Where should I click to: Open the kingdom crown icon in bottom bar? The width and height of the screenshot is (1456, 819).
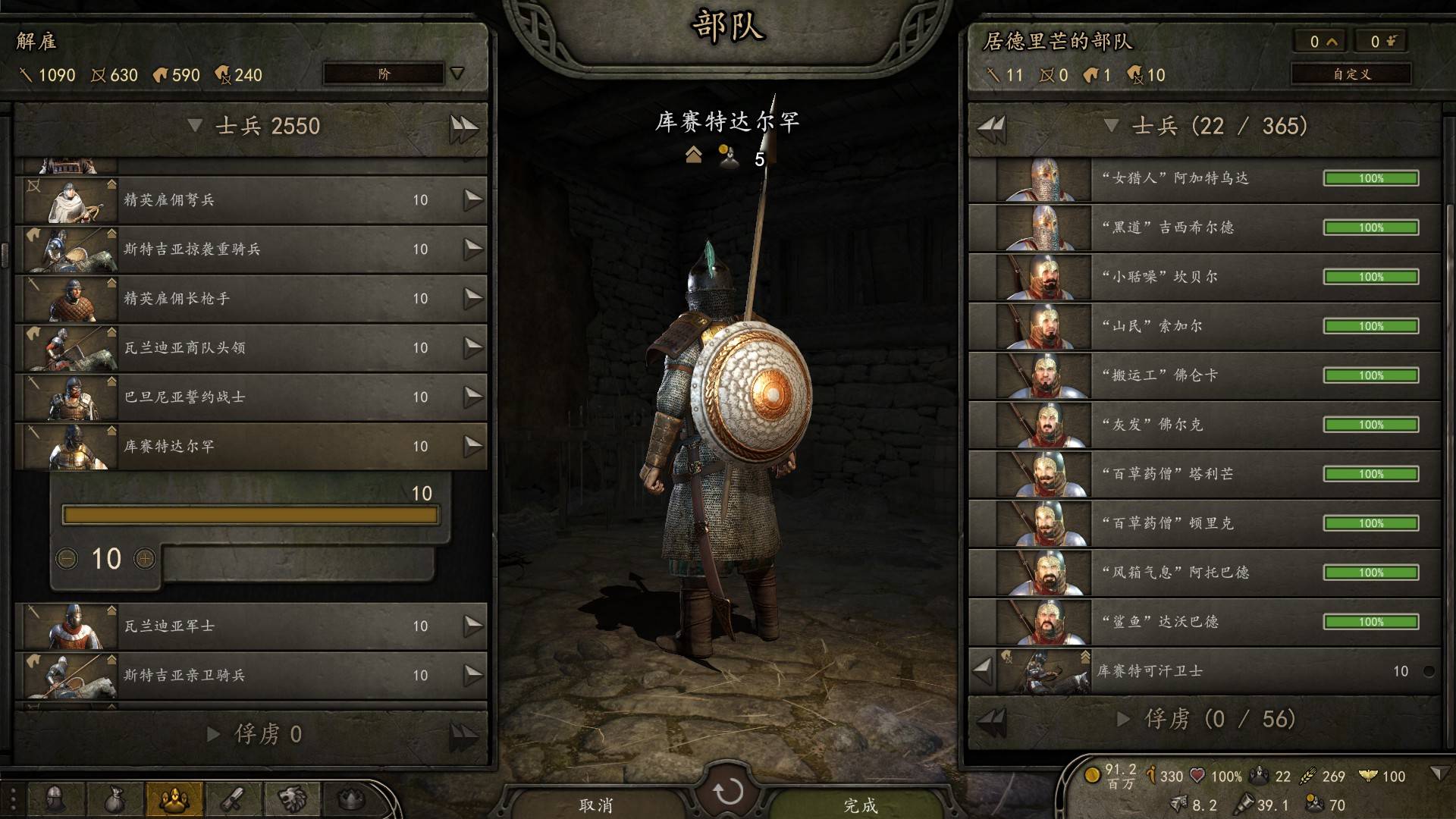351,799
